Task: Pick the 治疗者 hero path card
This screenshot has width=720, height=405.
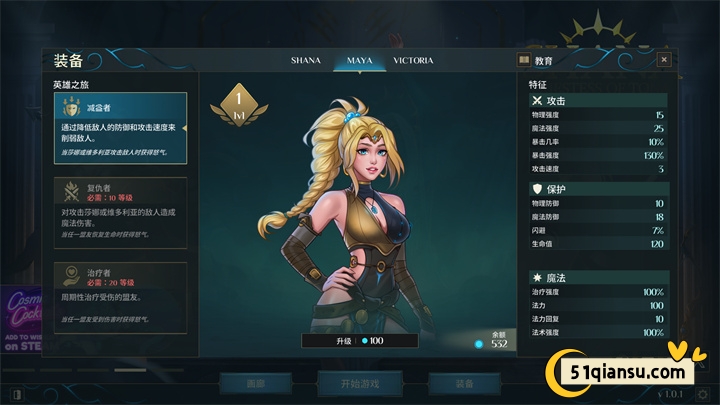Action: pos(120,296)
